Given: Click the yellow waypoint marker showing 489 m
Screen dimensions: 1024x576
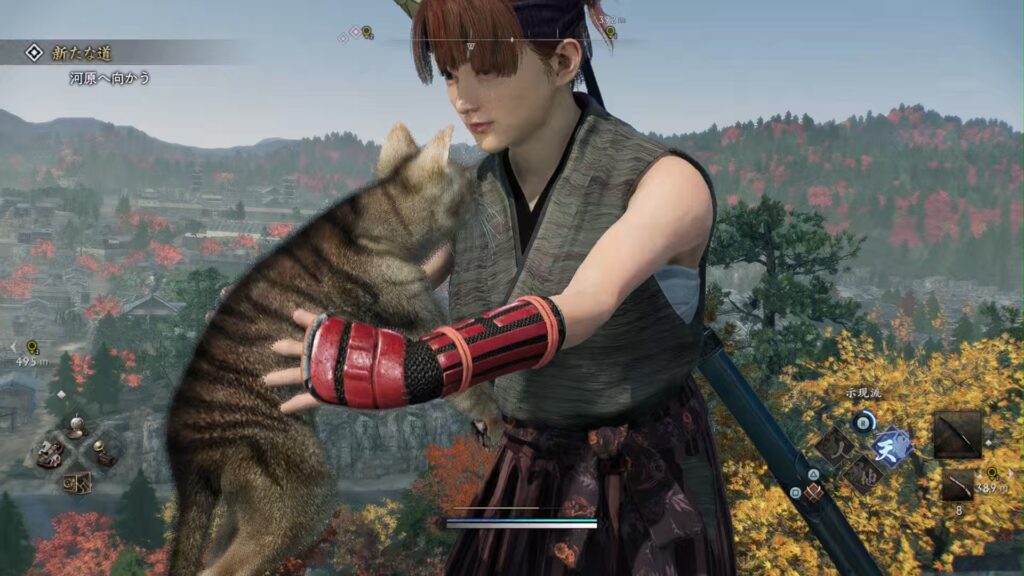Looking at the screenshot, I should point(991,473).
